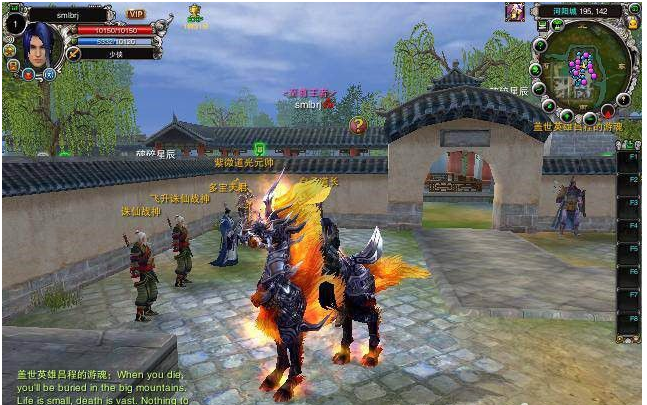Image resolution: width=647 pixels, height=405 pixels.
Task: Click the gold trophy icon
Action: click(195, 12)
